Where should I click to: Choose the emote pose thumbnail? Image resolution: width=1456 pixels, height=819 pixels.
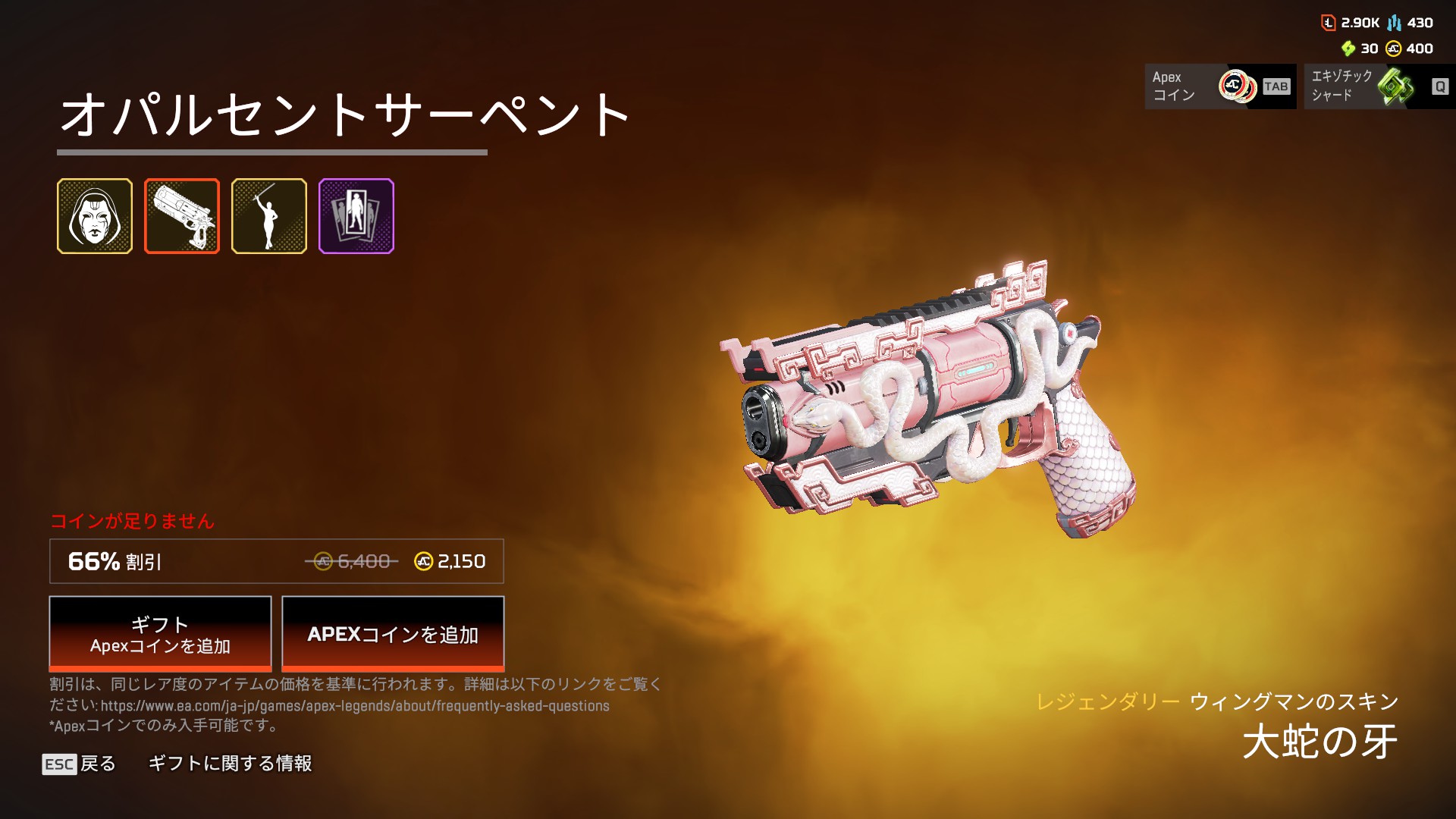pyautogui.click(x=269, y=216)
